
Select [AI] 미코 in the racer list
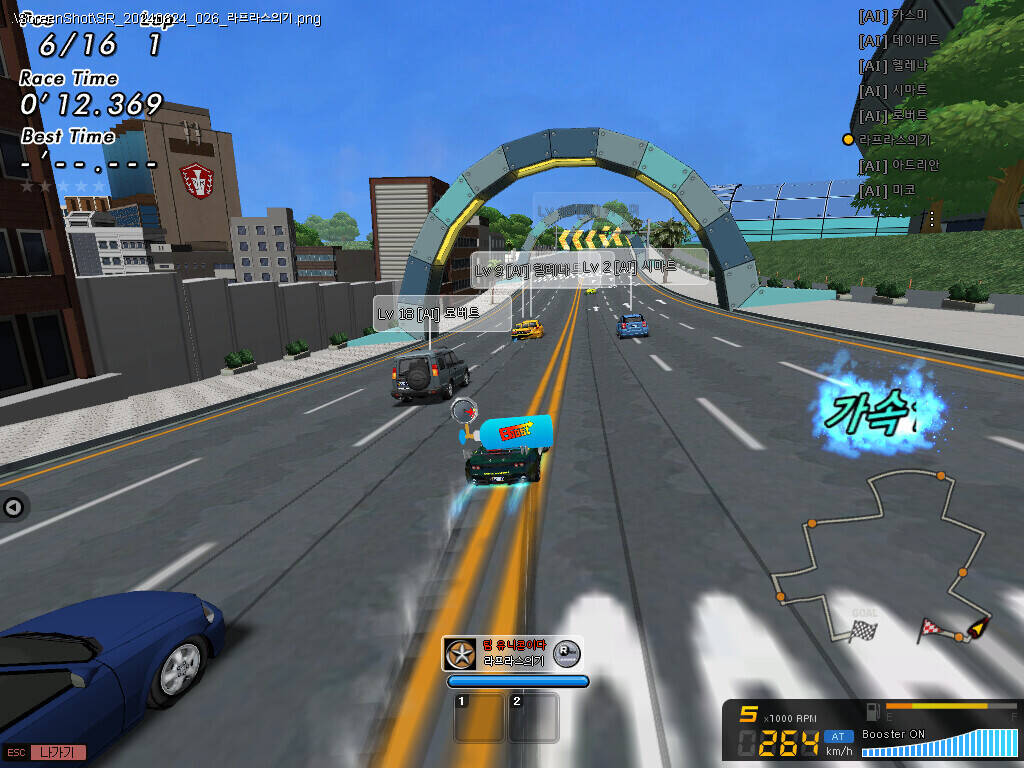click(887, 190)
